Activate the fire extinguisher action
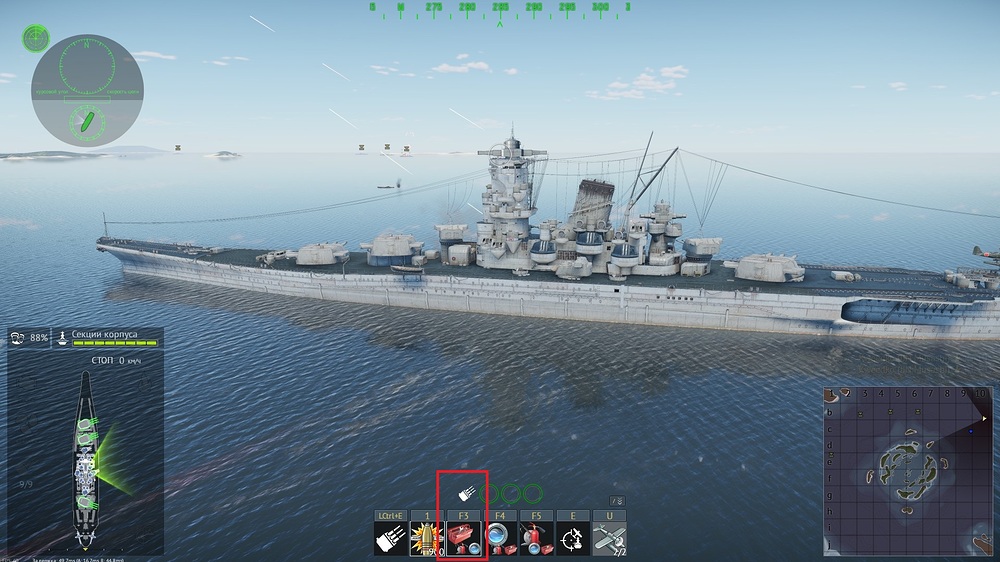The image size is (1000, 562). coord(537,539)
